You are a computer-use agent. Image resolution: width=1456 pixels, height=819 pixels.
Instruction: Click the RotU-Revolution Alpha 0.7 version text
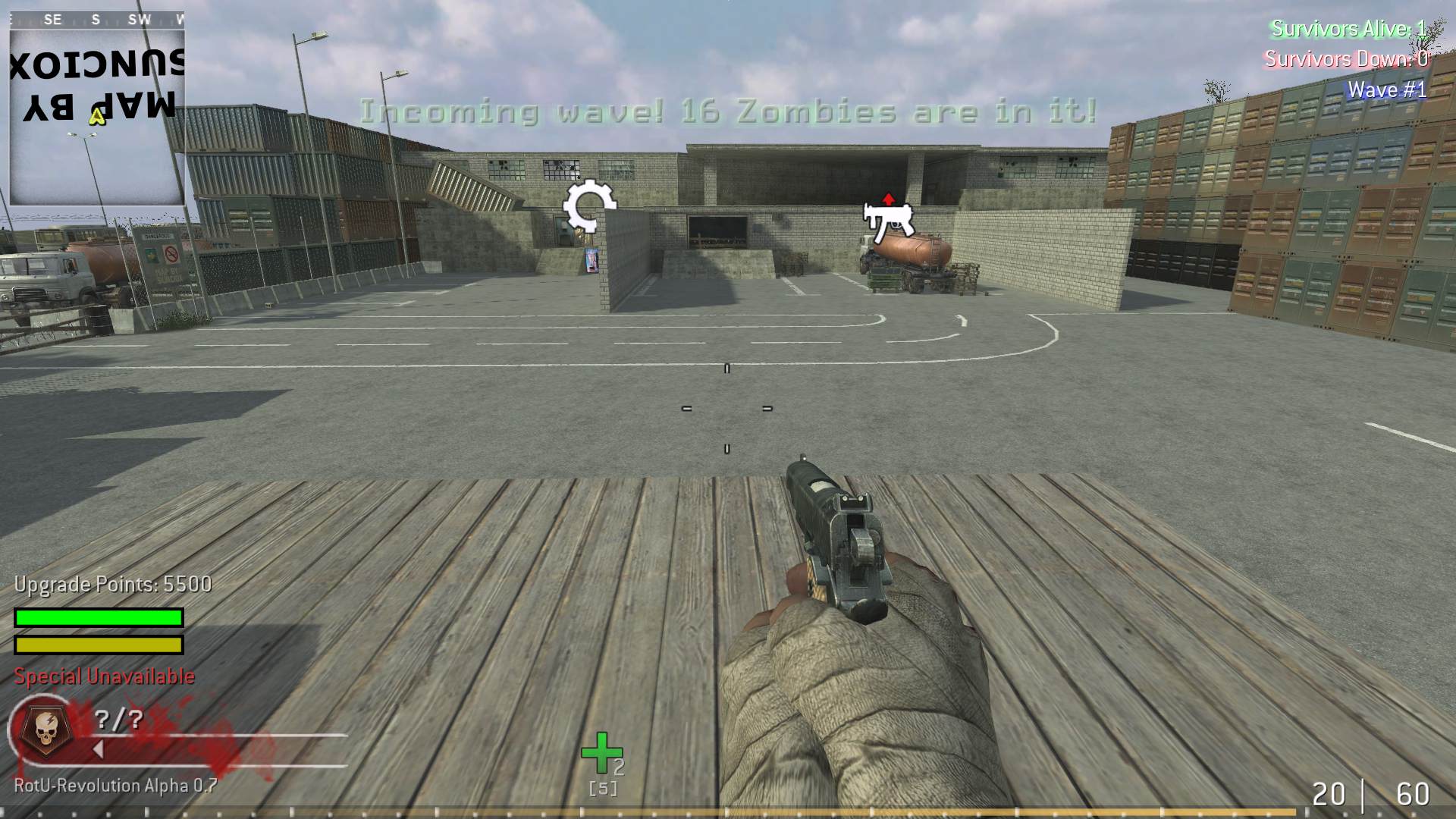(x=112, y=786)
